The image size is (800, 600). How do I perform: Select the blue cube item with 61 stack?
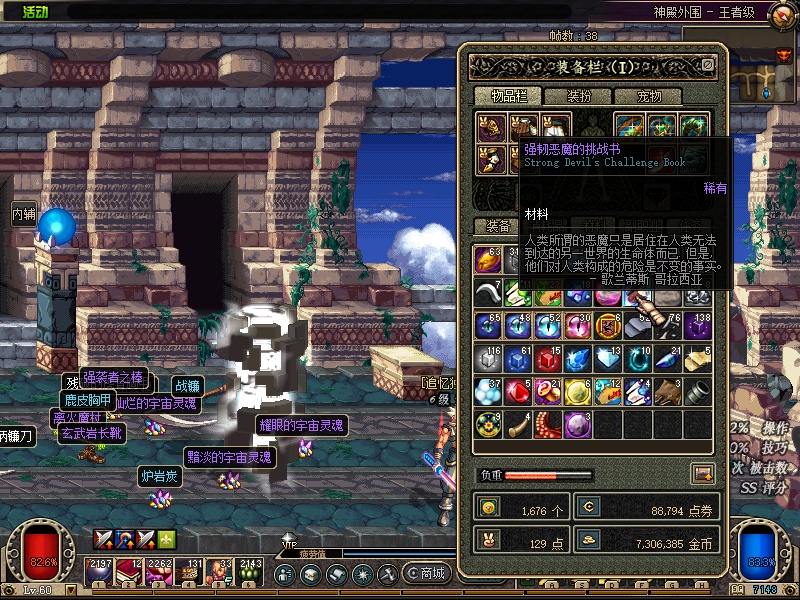click(519, 359)
